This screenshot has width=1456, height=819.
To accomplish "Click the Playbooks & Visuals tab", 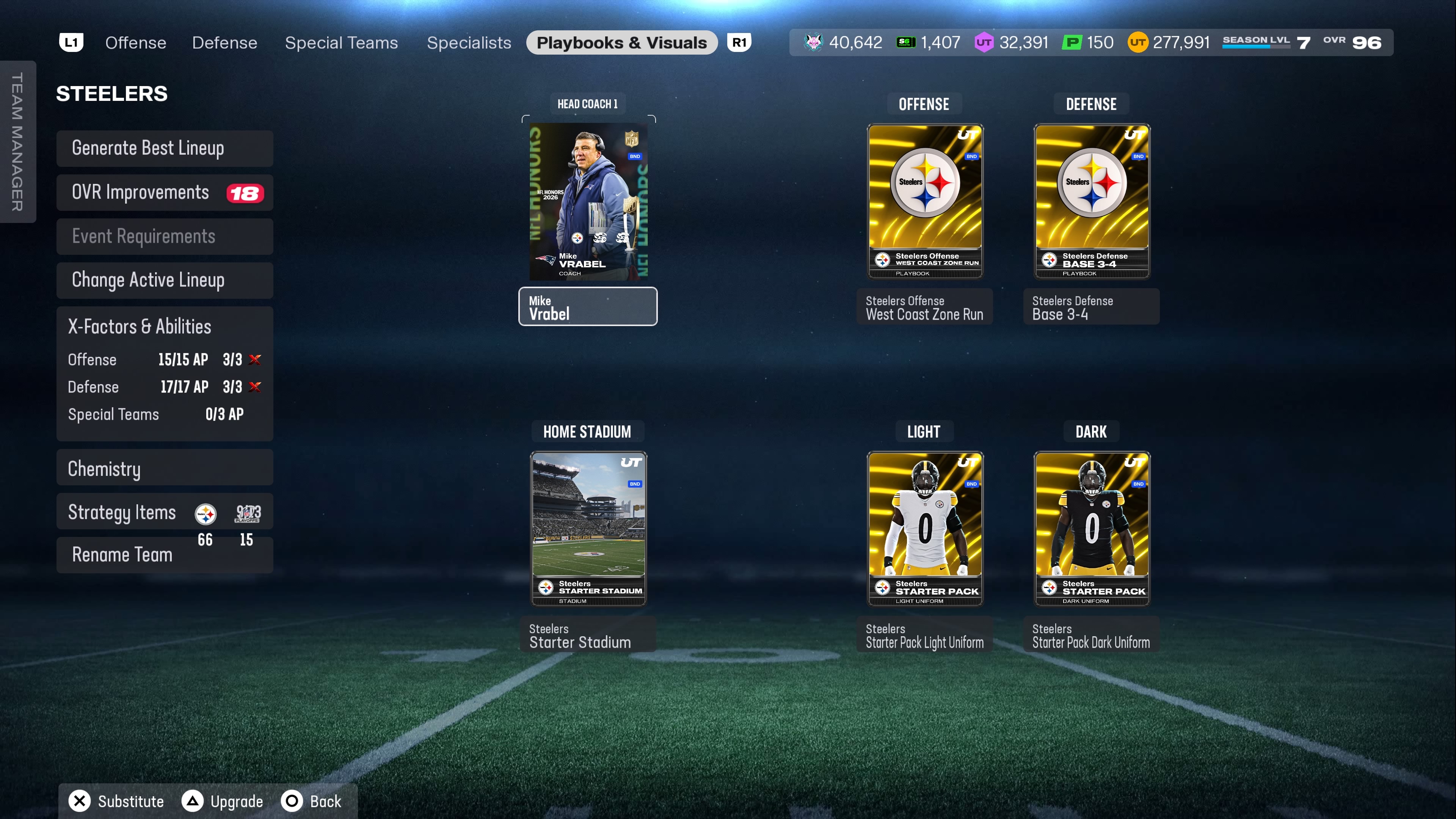I will tap(621, 43).
